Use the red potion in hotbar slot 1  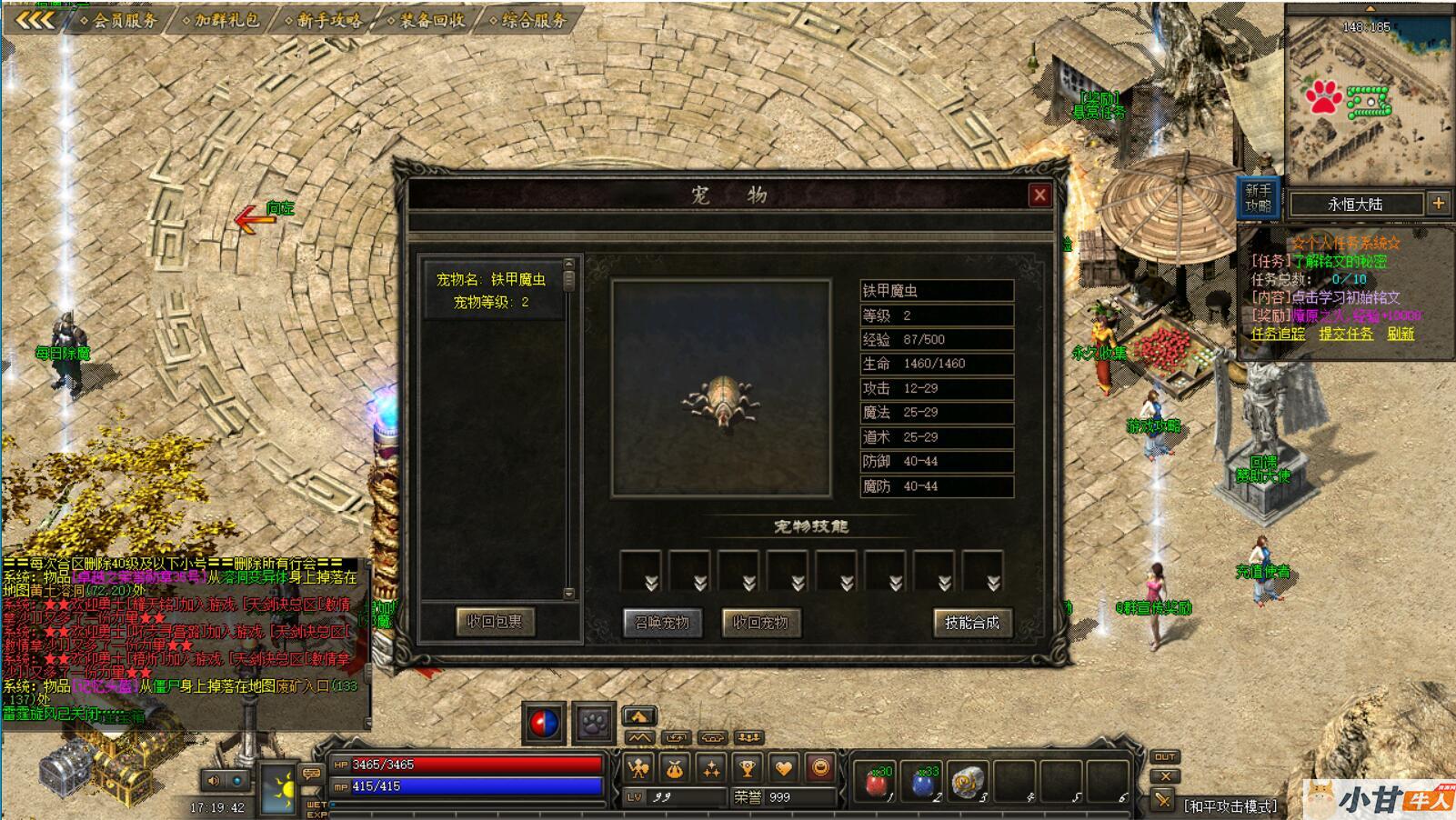click(x=877, y=783)
